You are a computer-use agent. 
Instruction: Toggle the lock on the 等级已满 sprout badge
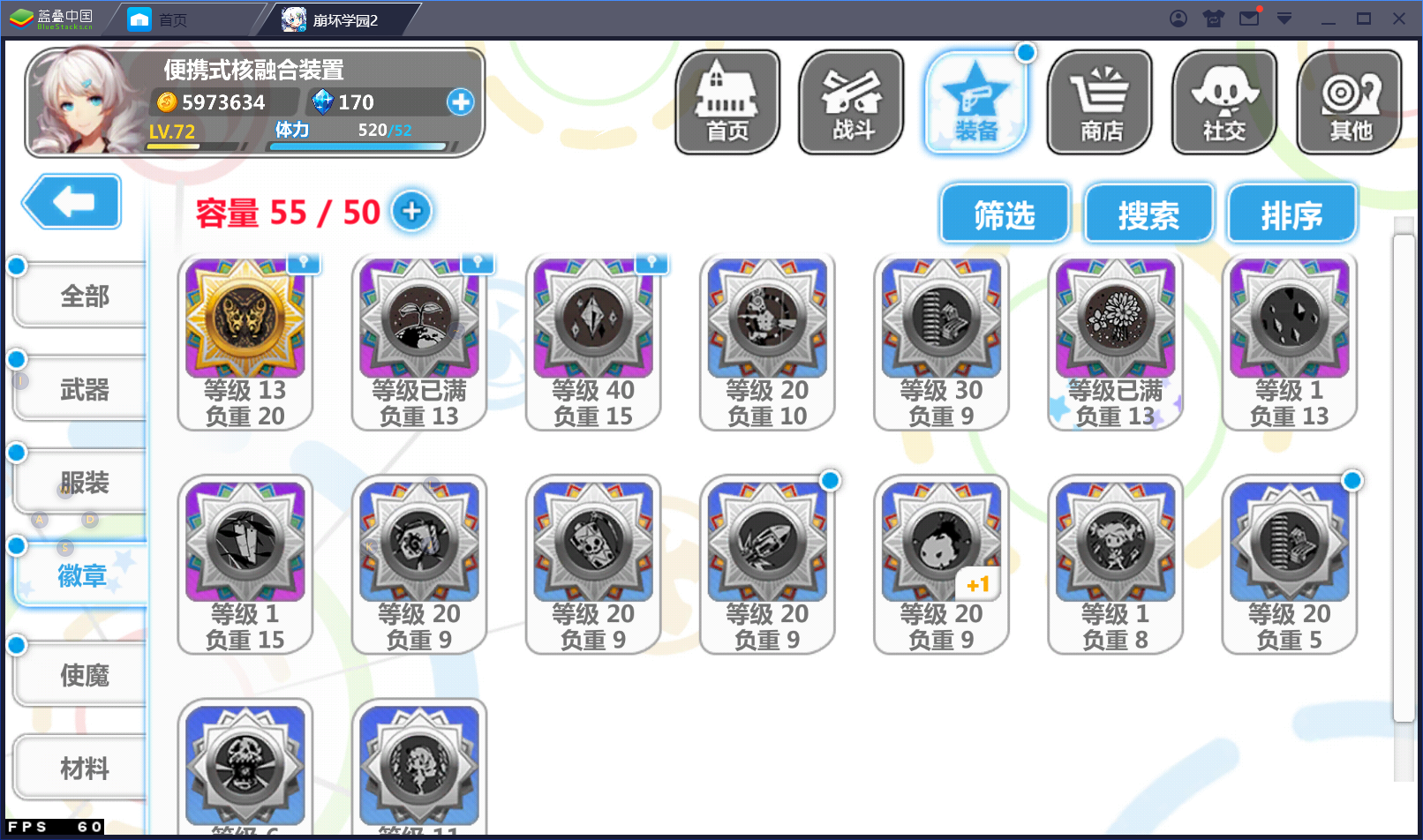coord(478,263)
